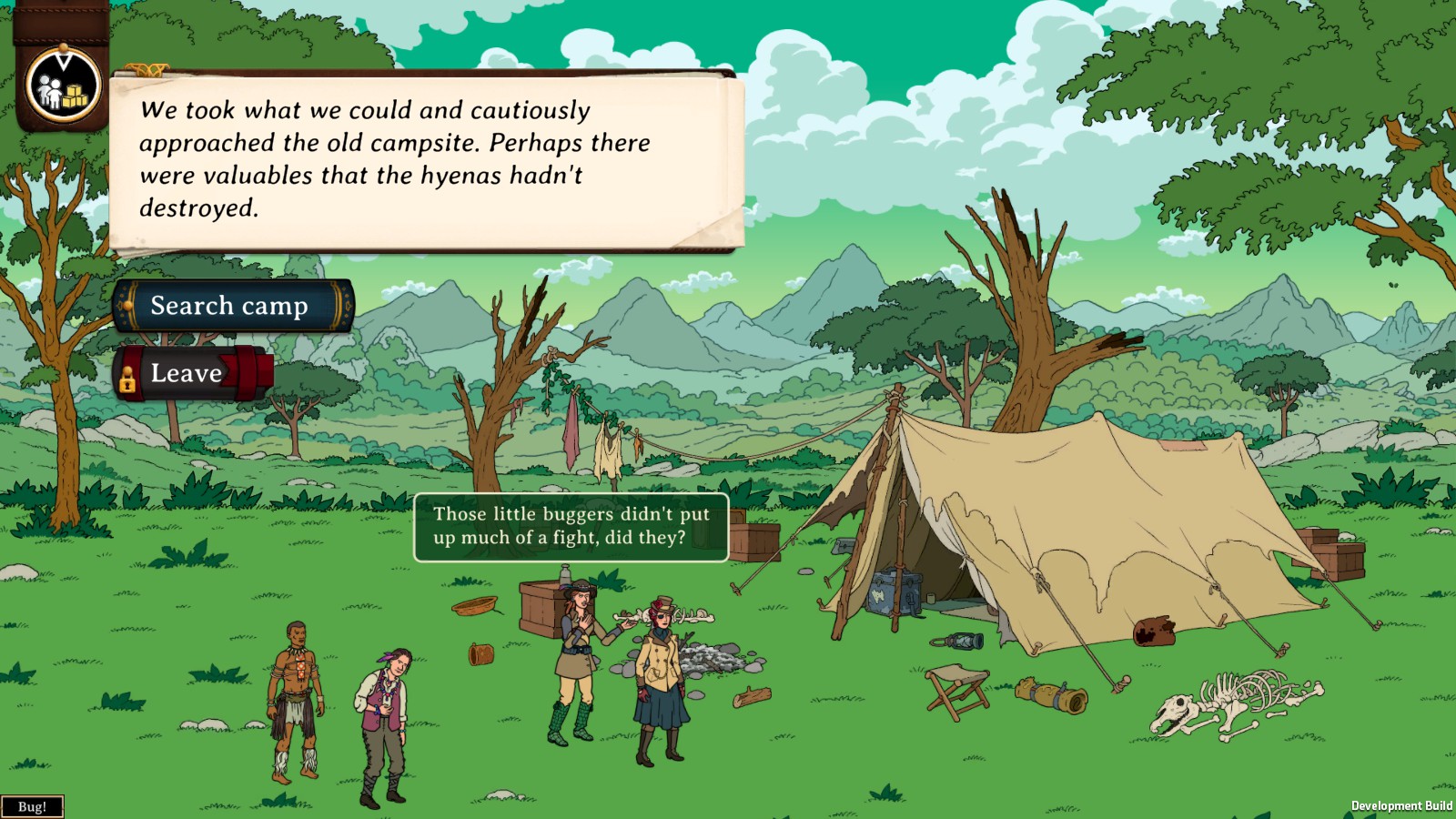
Task: Open the party and inventory icon
Action: click(x=63, y=86)
